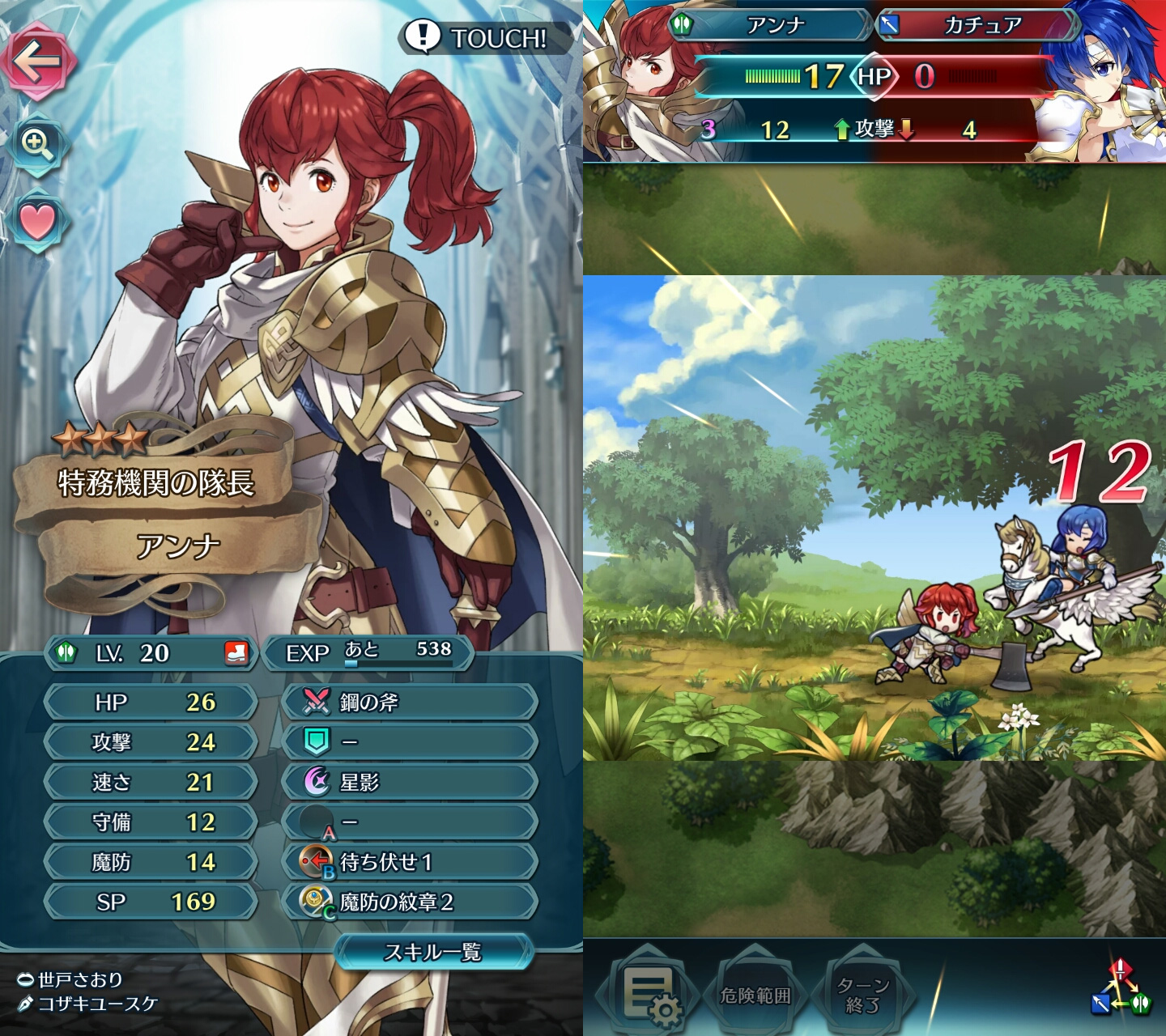Select the 攻撃 attack stat row
This screenshot has width=1166, height=1036.
pos(151,742)
